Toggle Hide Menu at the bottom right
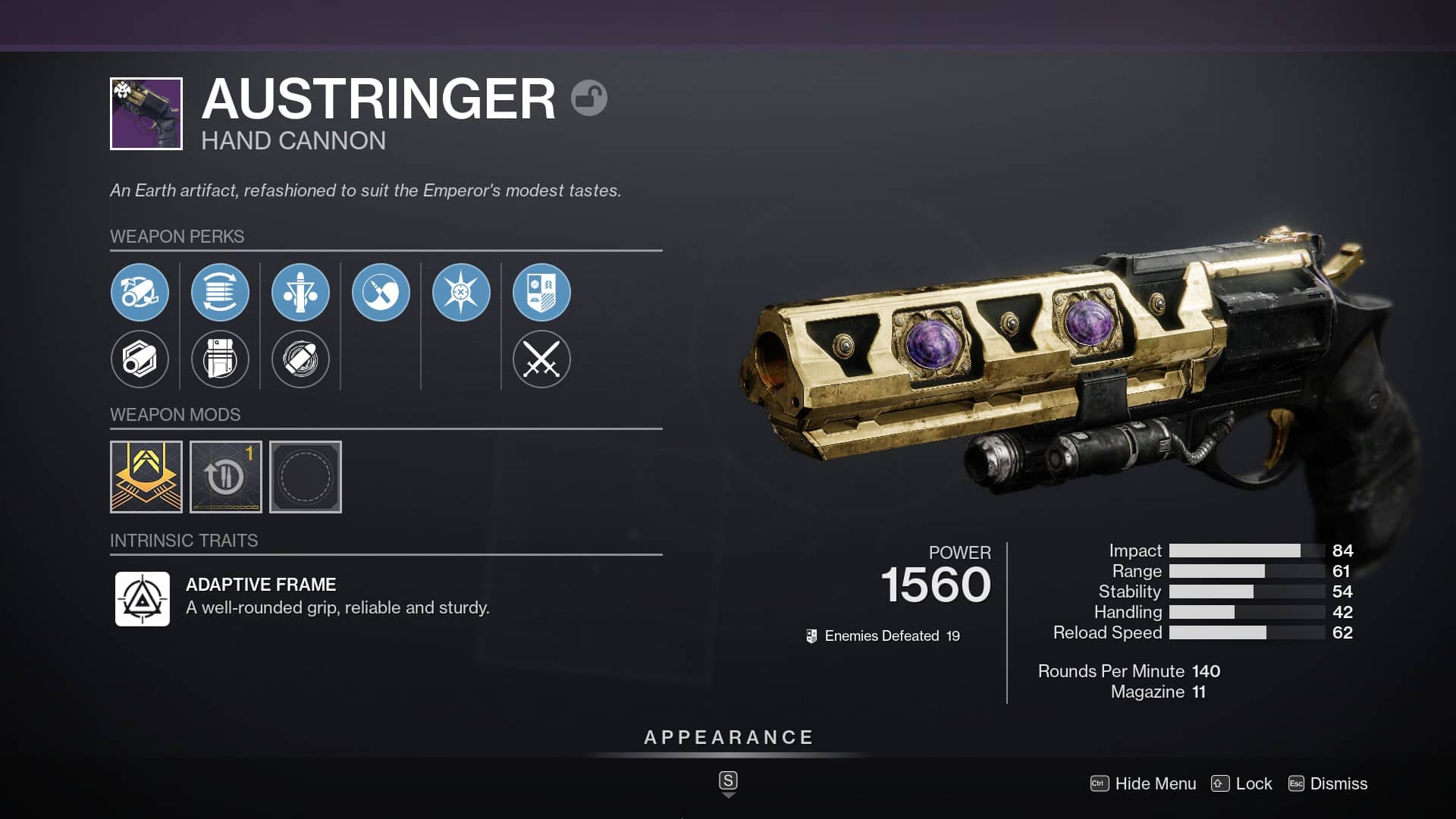This screenshot has width=1456, height=819. pyautogui.click(x=1154, y=784)
